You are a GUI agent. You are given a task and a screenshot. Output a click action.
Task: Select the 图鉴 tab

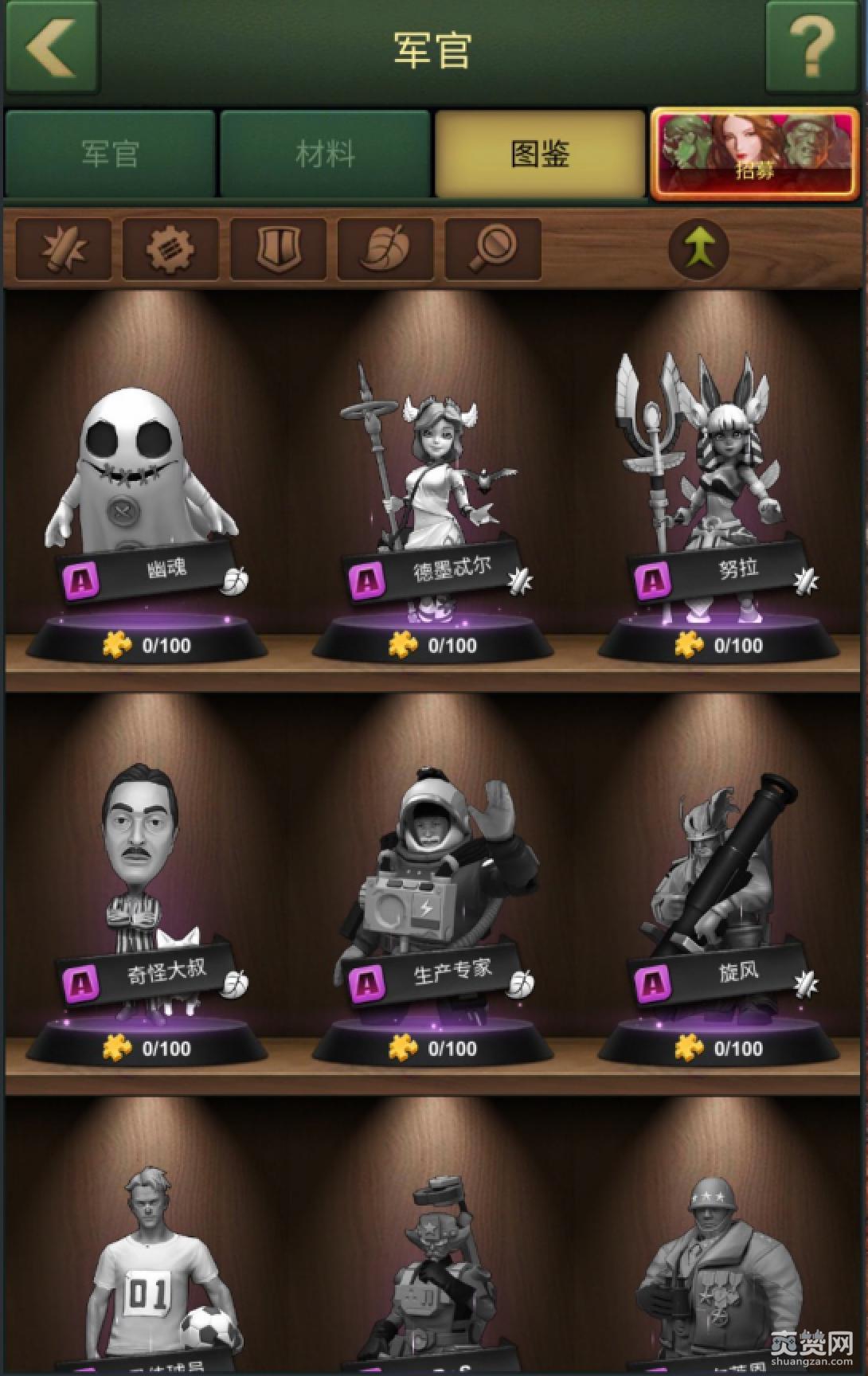[540, 154]
